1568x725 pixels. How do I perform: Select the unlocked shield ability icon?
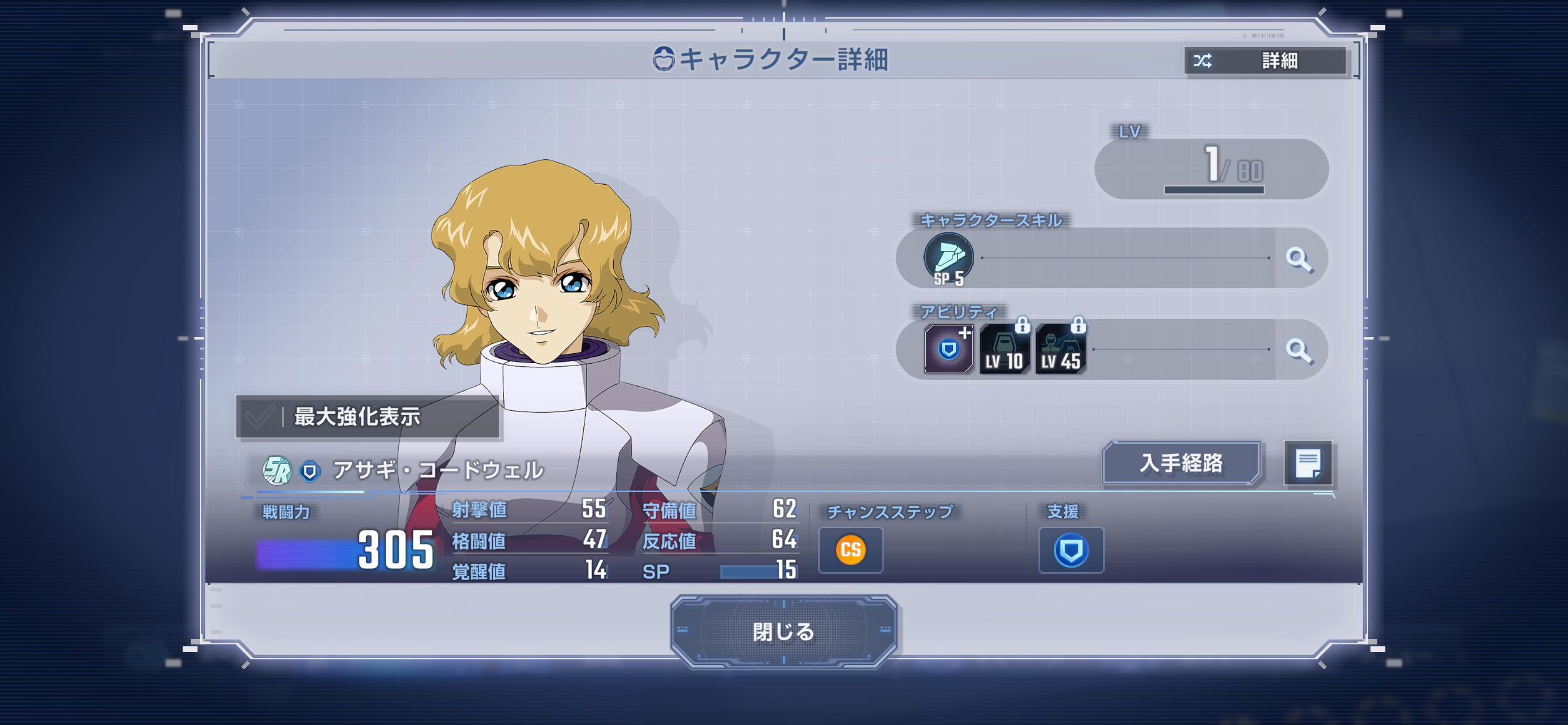tap(948, 349)
